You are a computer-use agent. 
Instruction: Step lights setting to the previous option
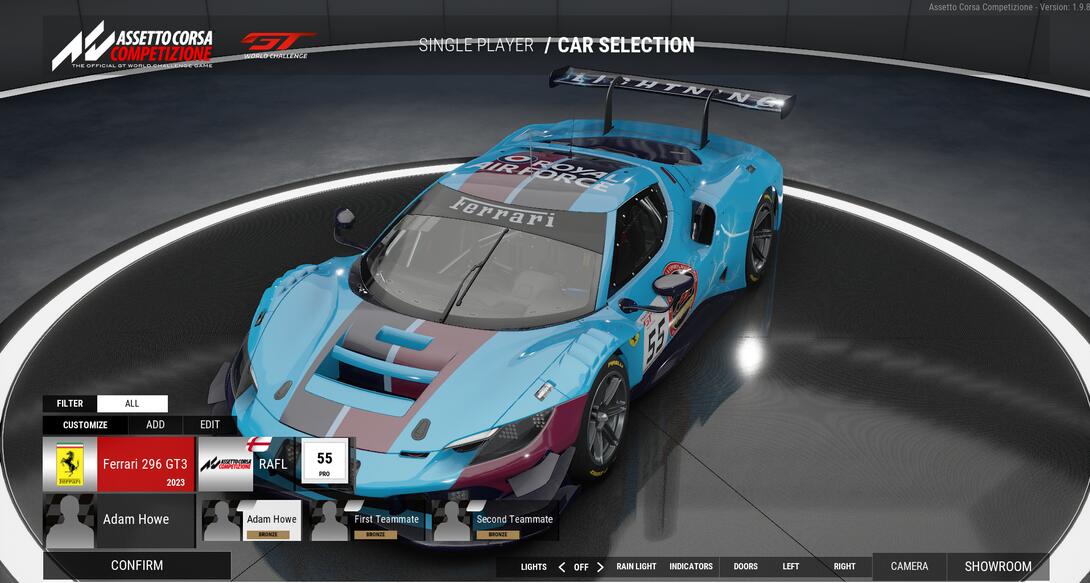click(561, 567)
